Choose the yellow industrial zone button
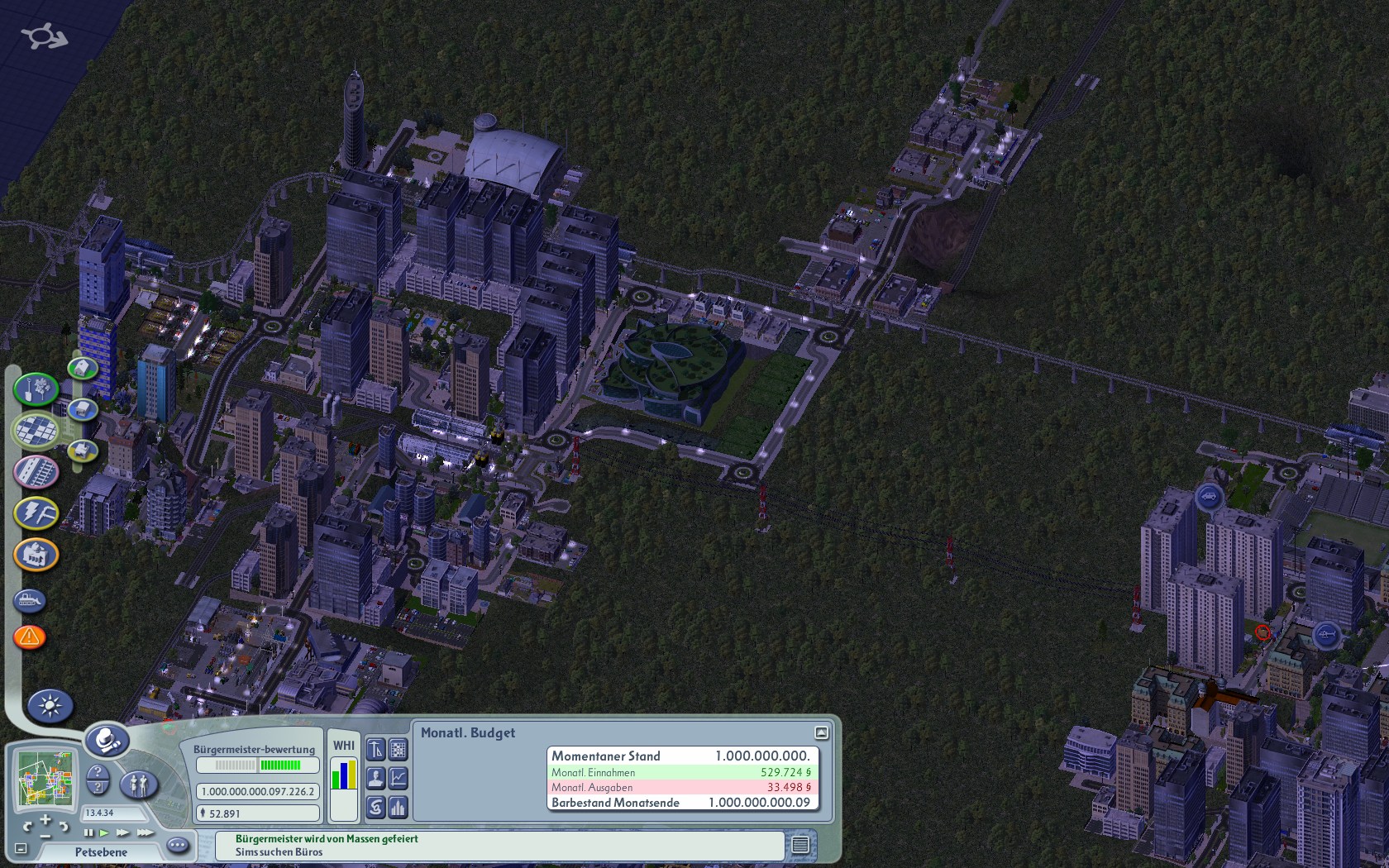The image size is (1389, 868). 82,451
